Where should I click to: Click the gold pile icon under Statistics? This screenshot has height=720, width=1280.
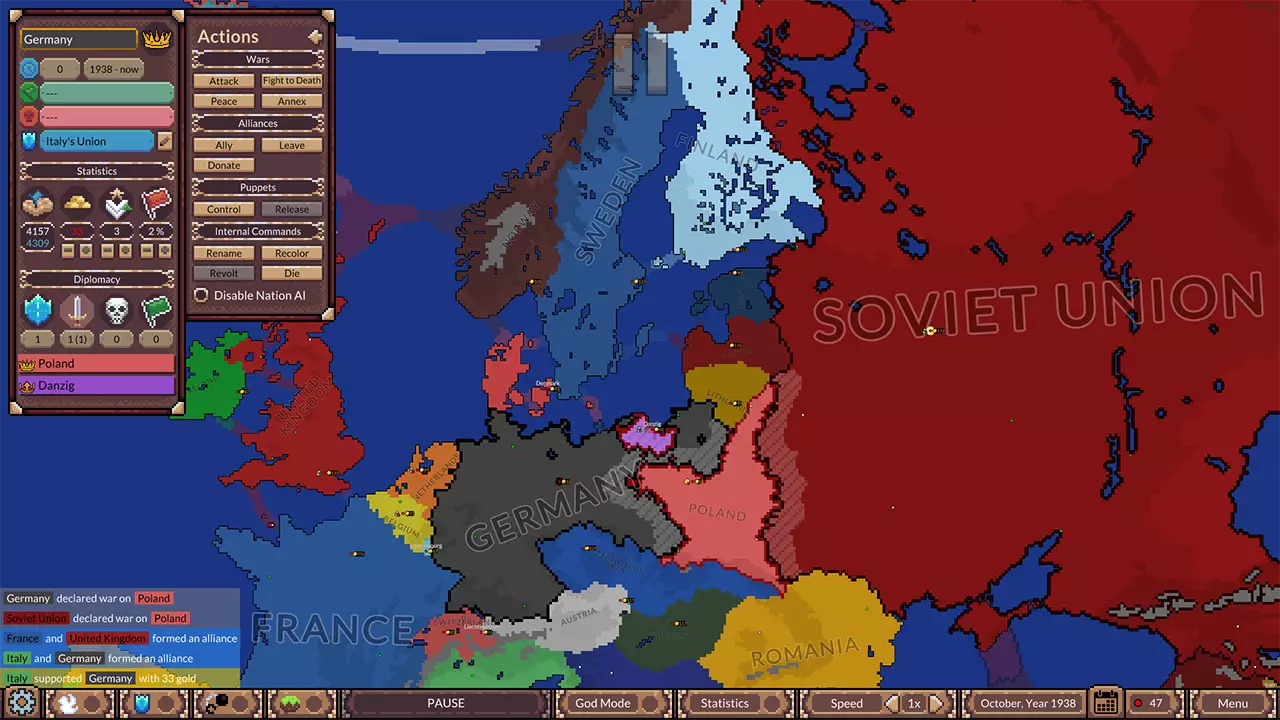tap(75, 202)
